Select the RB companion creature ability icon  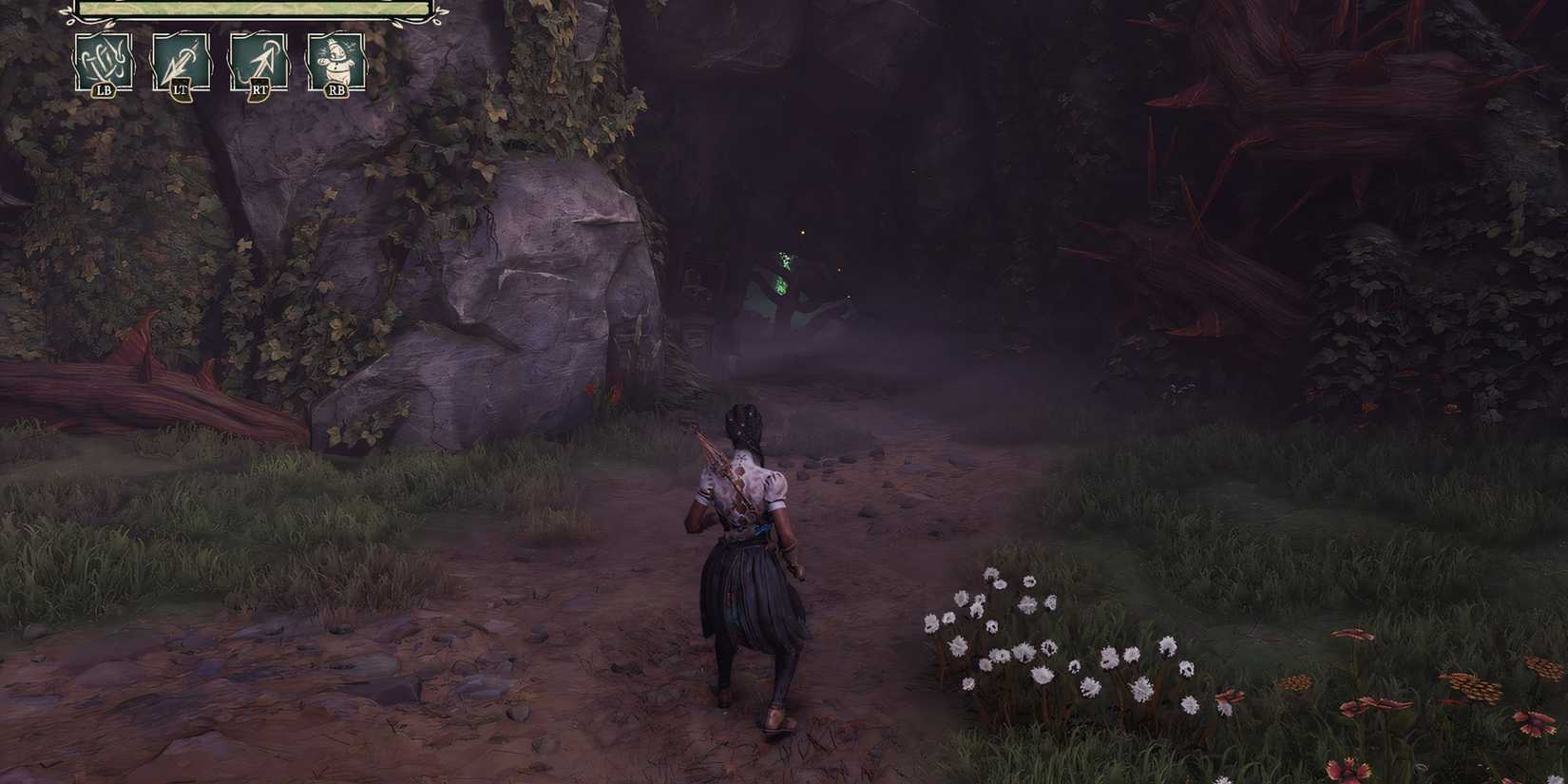click(337, 60)
